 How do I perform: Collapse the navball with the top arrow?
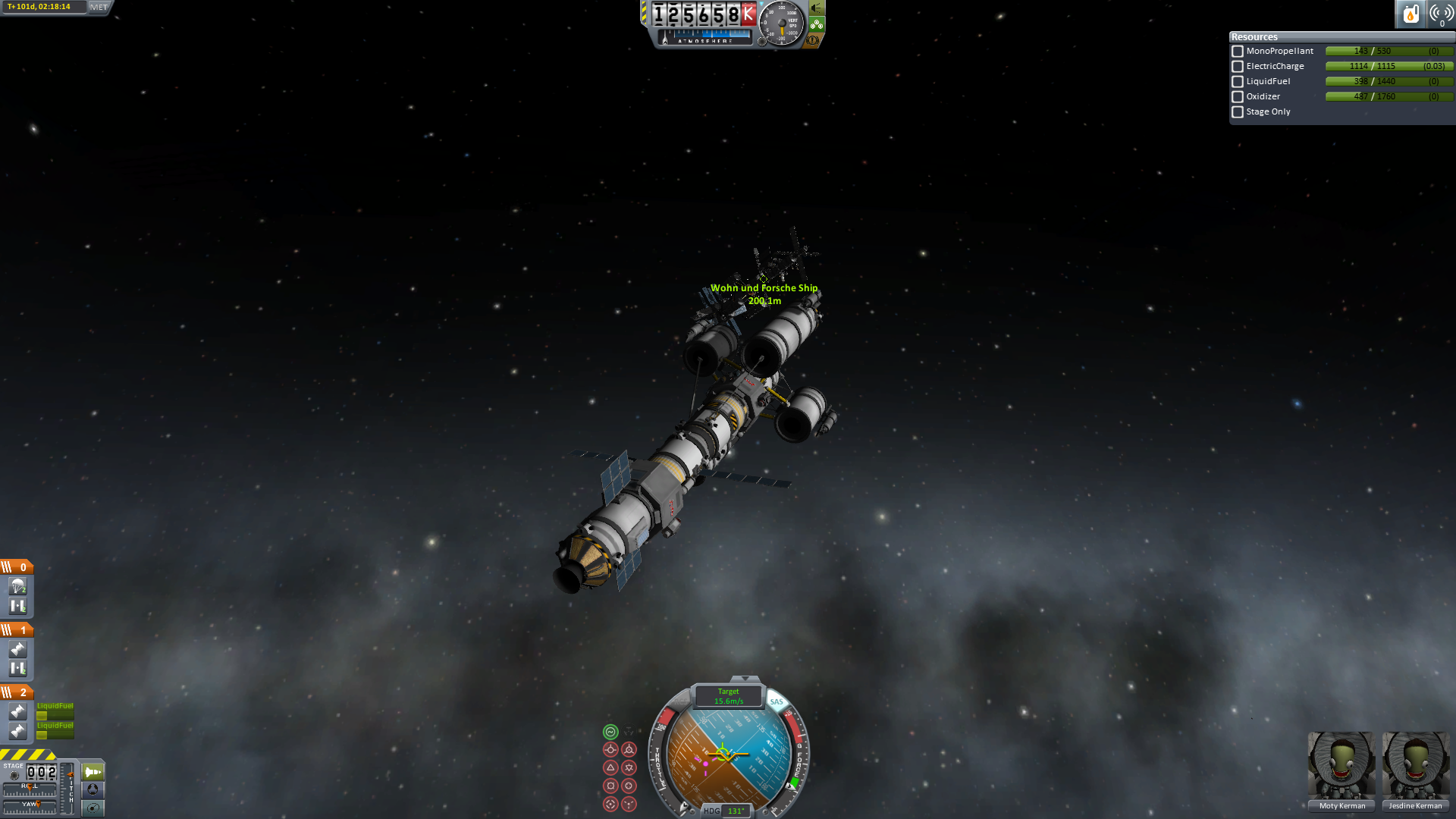pyautogui.click(x=745, y=679)
